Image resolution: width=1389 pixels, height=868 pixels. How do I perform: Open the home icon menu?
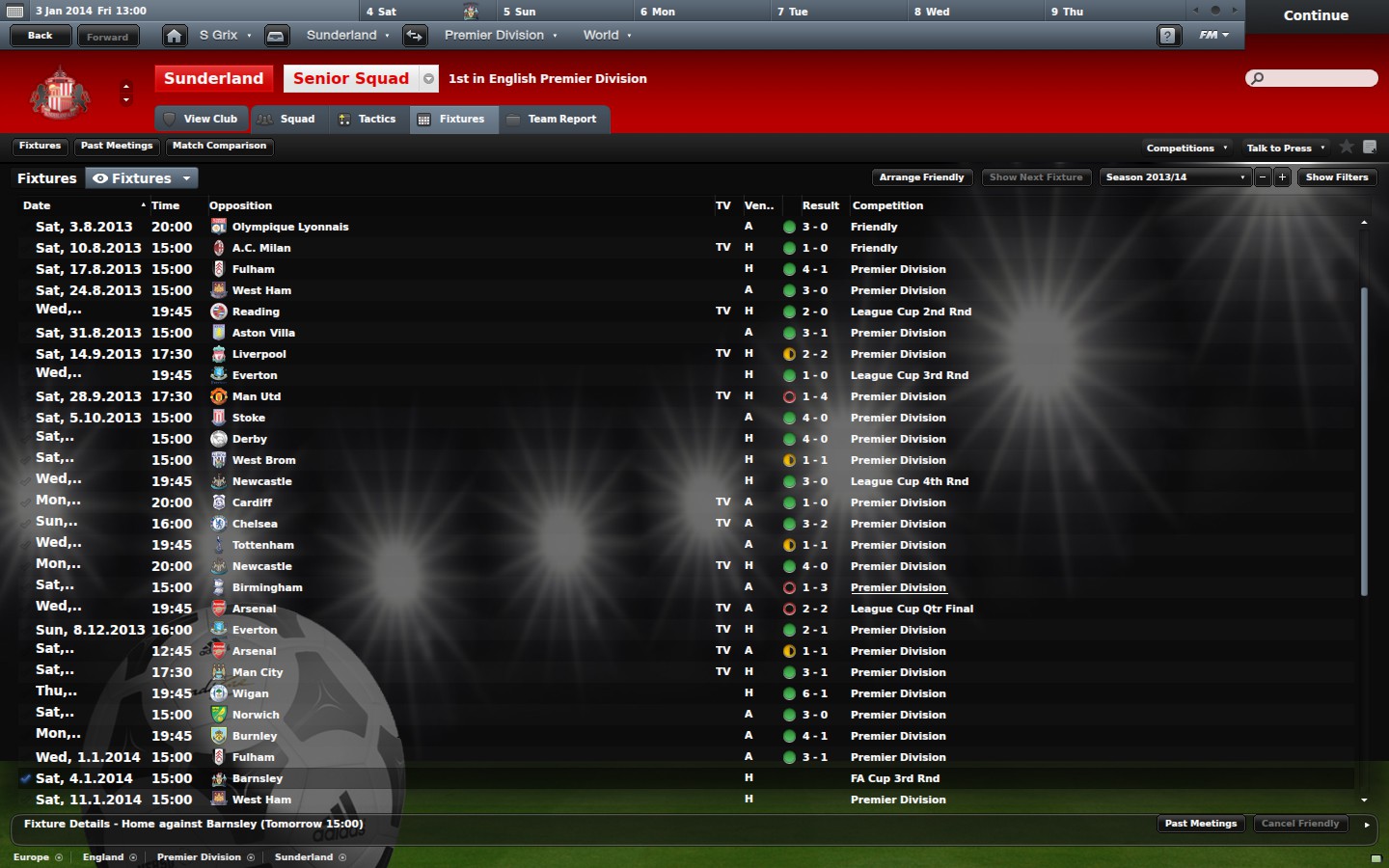(175, 36)
